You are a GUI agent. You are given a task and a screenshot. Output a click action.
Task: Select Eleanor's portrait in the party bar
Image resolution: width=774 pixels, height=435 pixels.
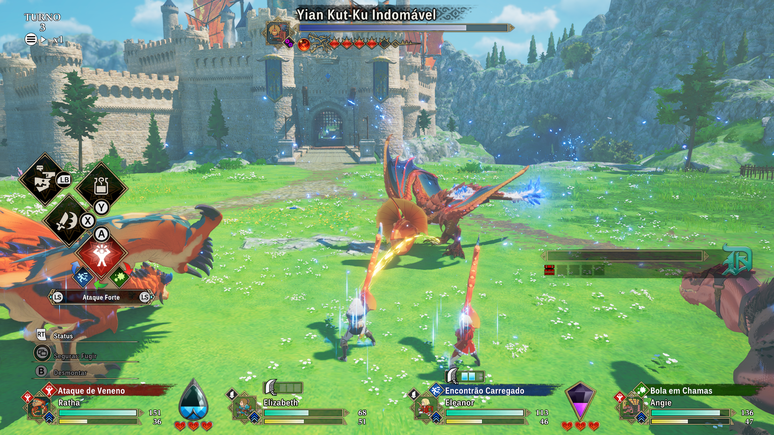pos(425,407)
